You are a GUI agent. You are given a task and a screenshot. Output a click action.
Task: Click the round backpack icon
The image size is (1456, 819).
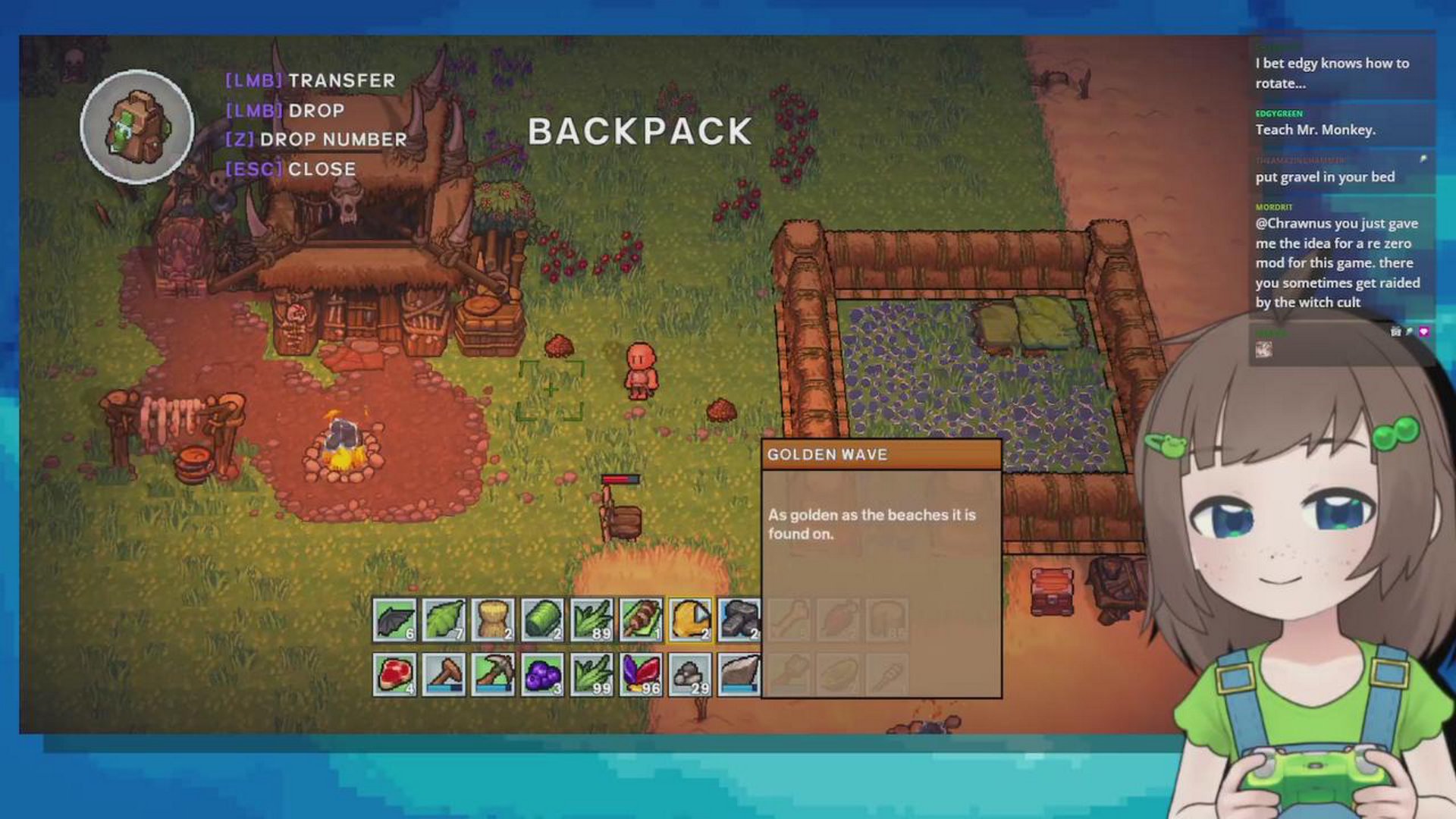point(137,127)
